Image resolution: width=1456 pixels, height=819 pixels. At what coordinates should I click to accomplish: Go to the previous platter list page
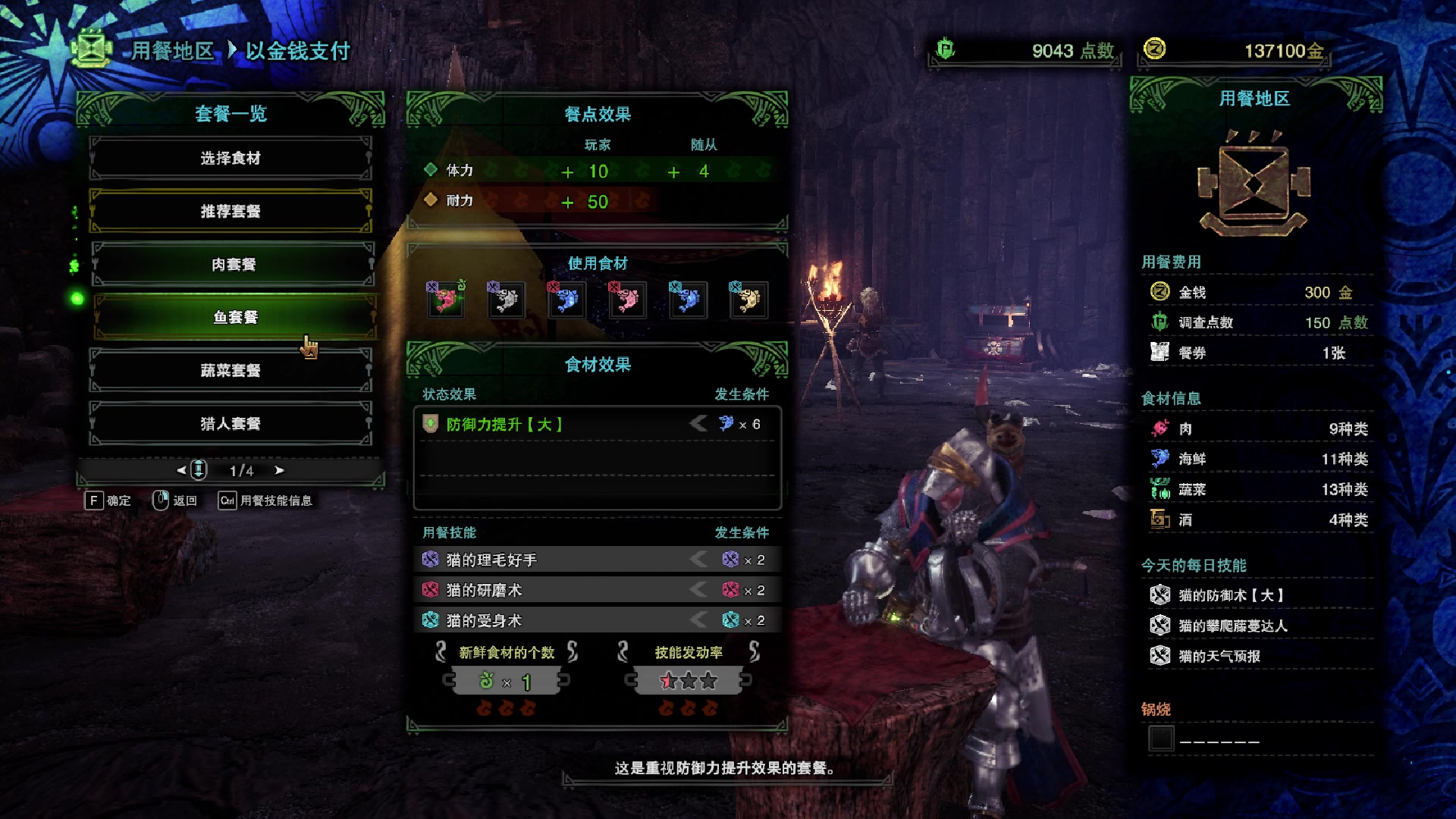point(181,470)
